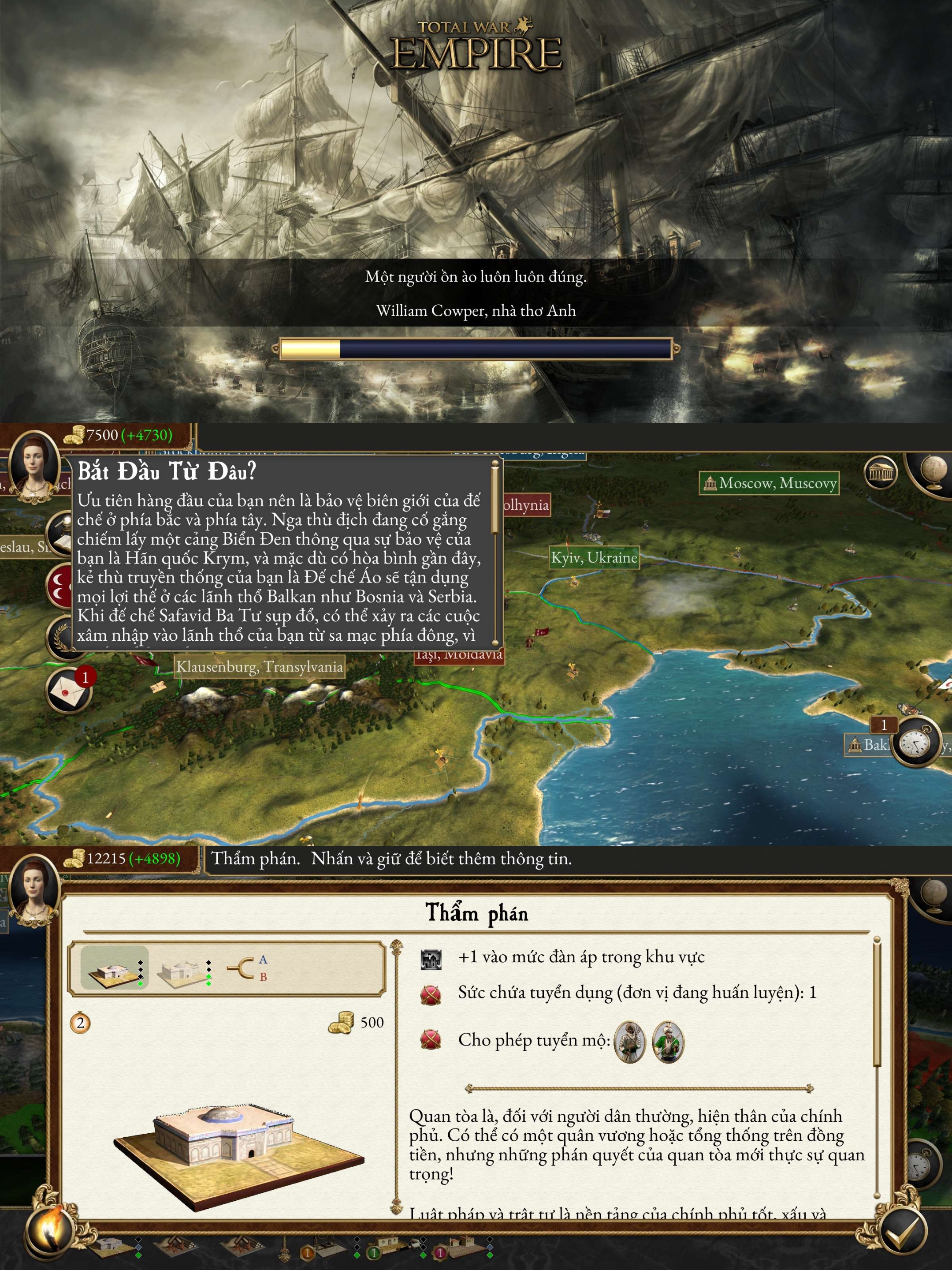Select the Klausenburg, Transylvania city label
This screenshot has width=952, height=1270.
point(259,667)
